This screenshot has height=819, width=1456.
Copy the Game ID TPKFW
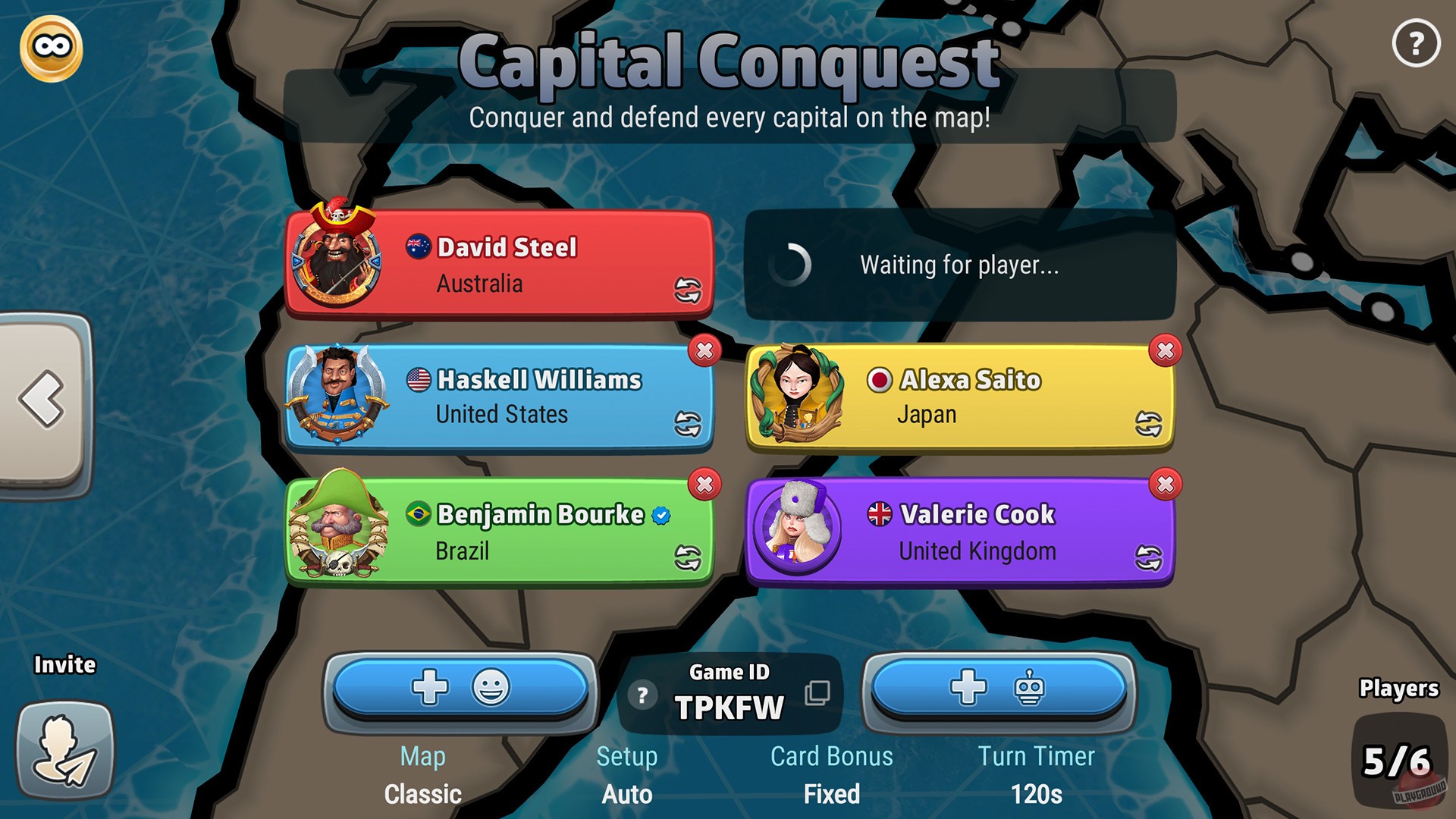[817, 693]
